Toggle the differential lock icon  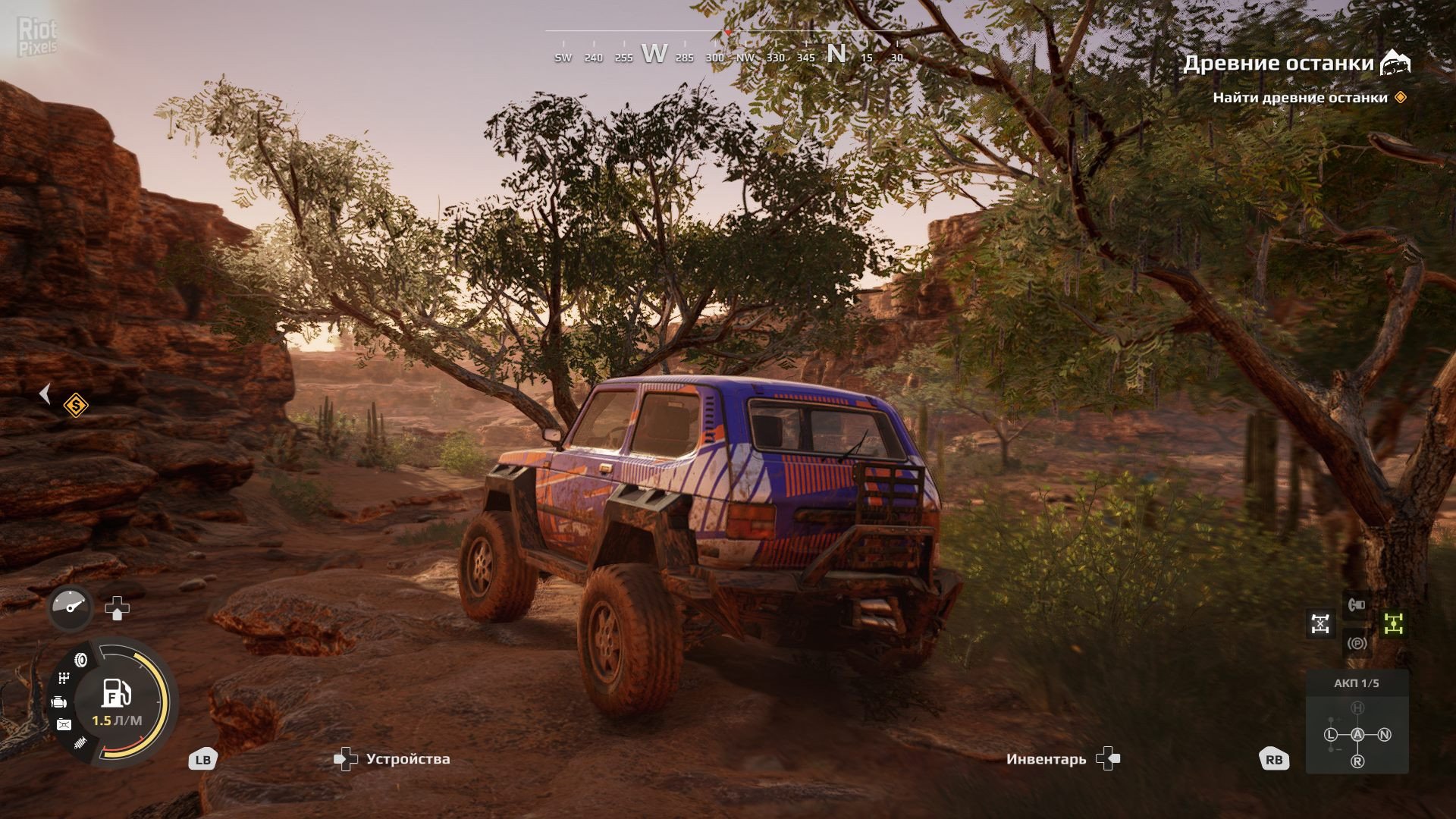1320,624
